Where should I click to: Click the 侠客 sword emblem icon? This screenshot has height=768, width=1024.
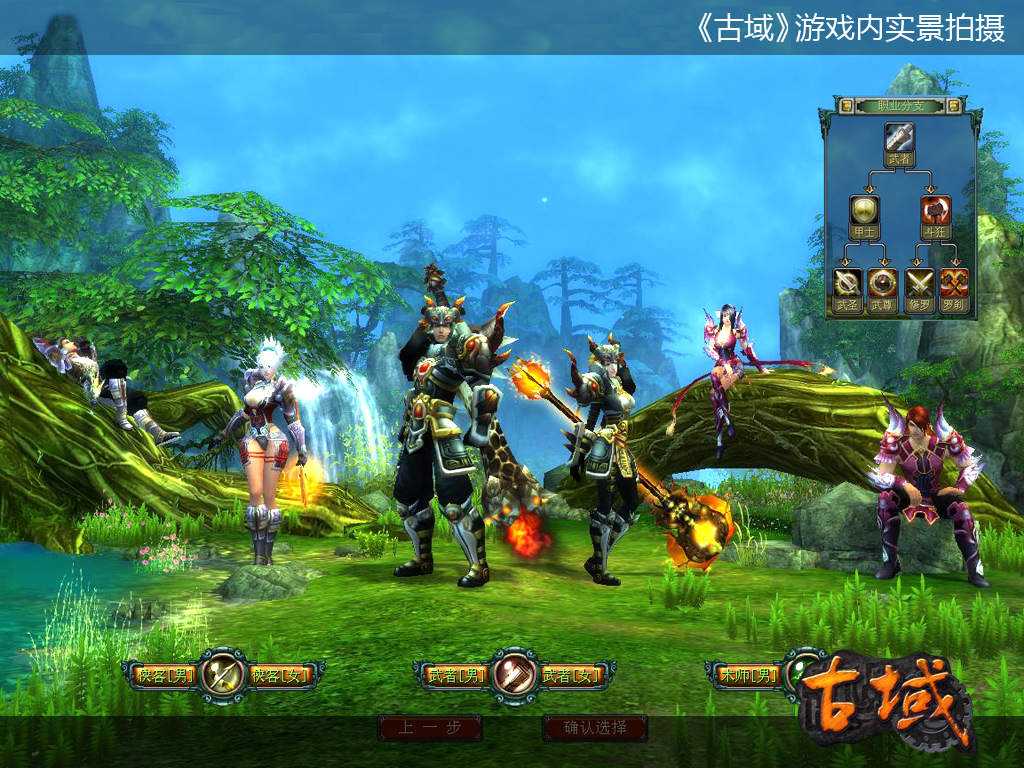pyautogui.click(x=223, y=673)
